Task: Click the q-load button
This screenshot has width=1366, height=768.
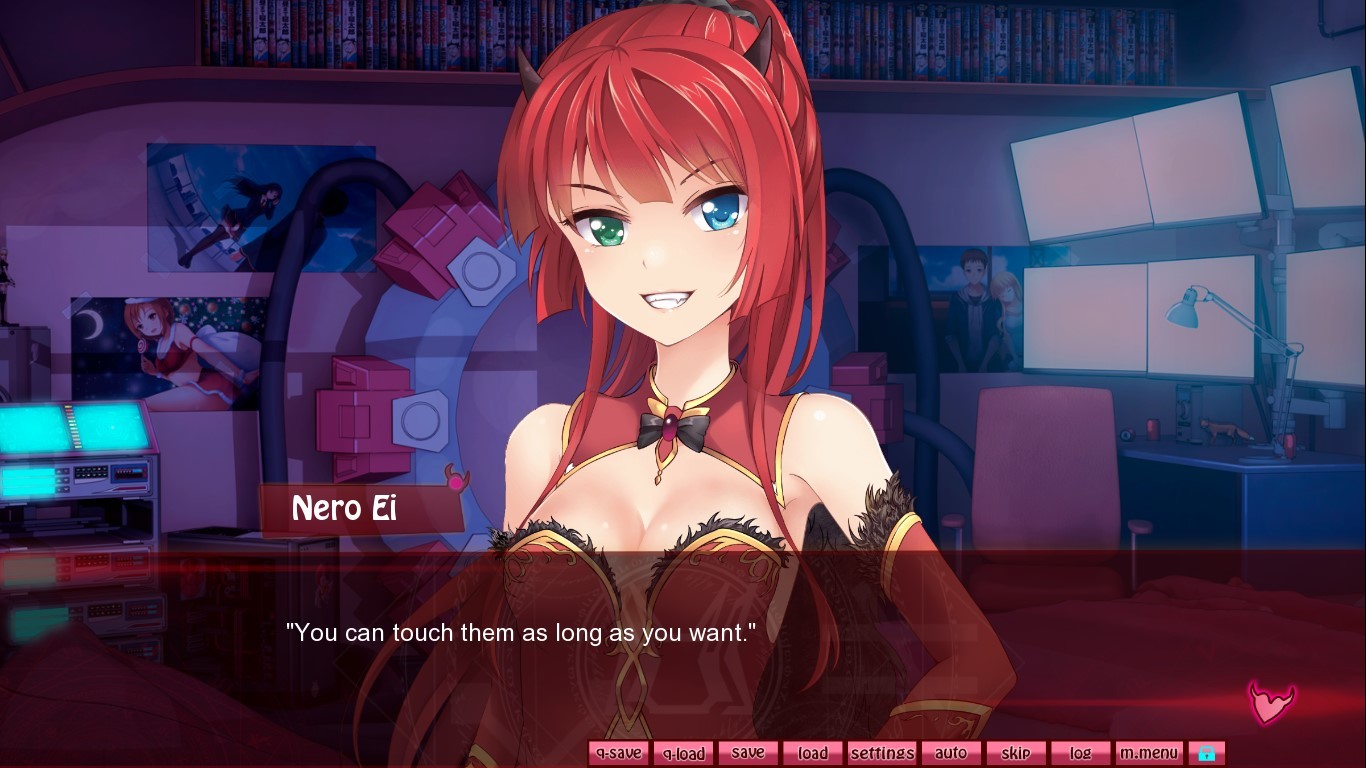Action: 683,752
